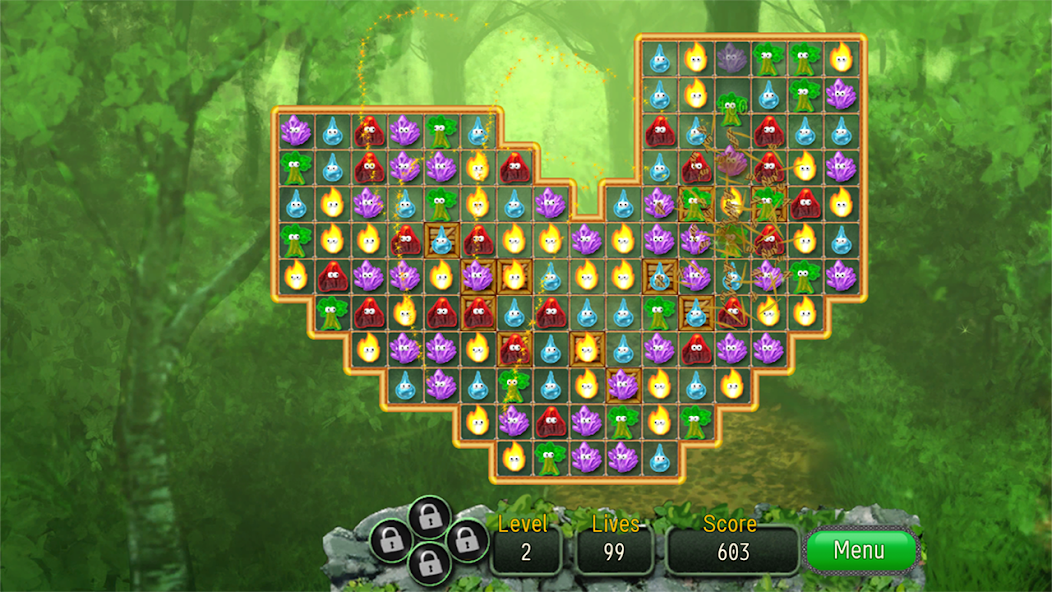This screenshot has width=1052, height=592.
Task: Open the green Menu button
Action: [860, 550]
